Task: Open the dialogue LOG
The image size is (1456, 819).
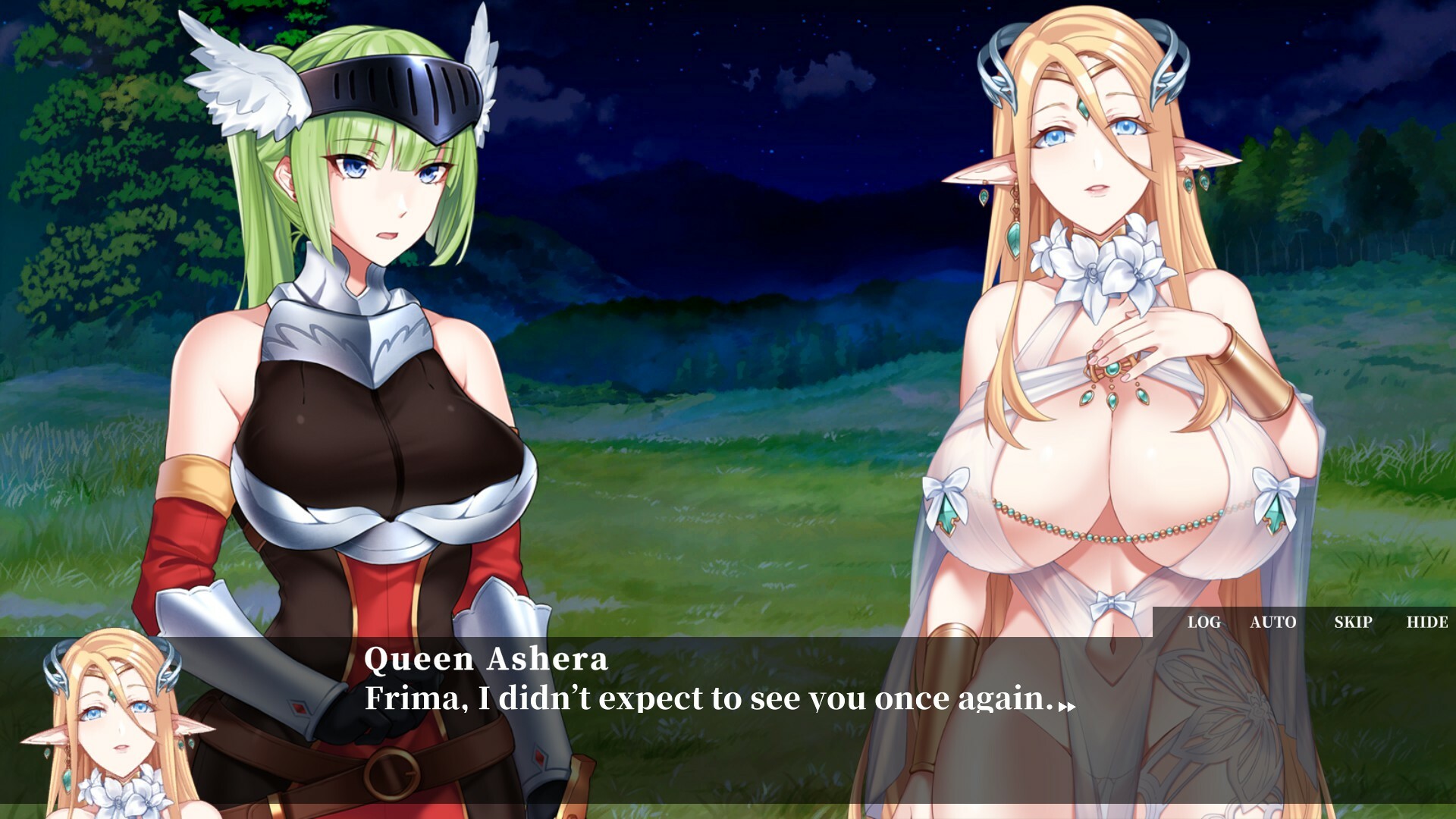Action: click(1203, 623)
